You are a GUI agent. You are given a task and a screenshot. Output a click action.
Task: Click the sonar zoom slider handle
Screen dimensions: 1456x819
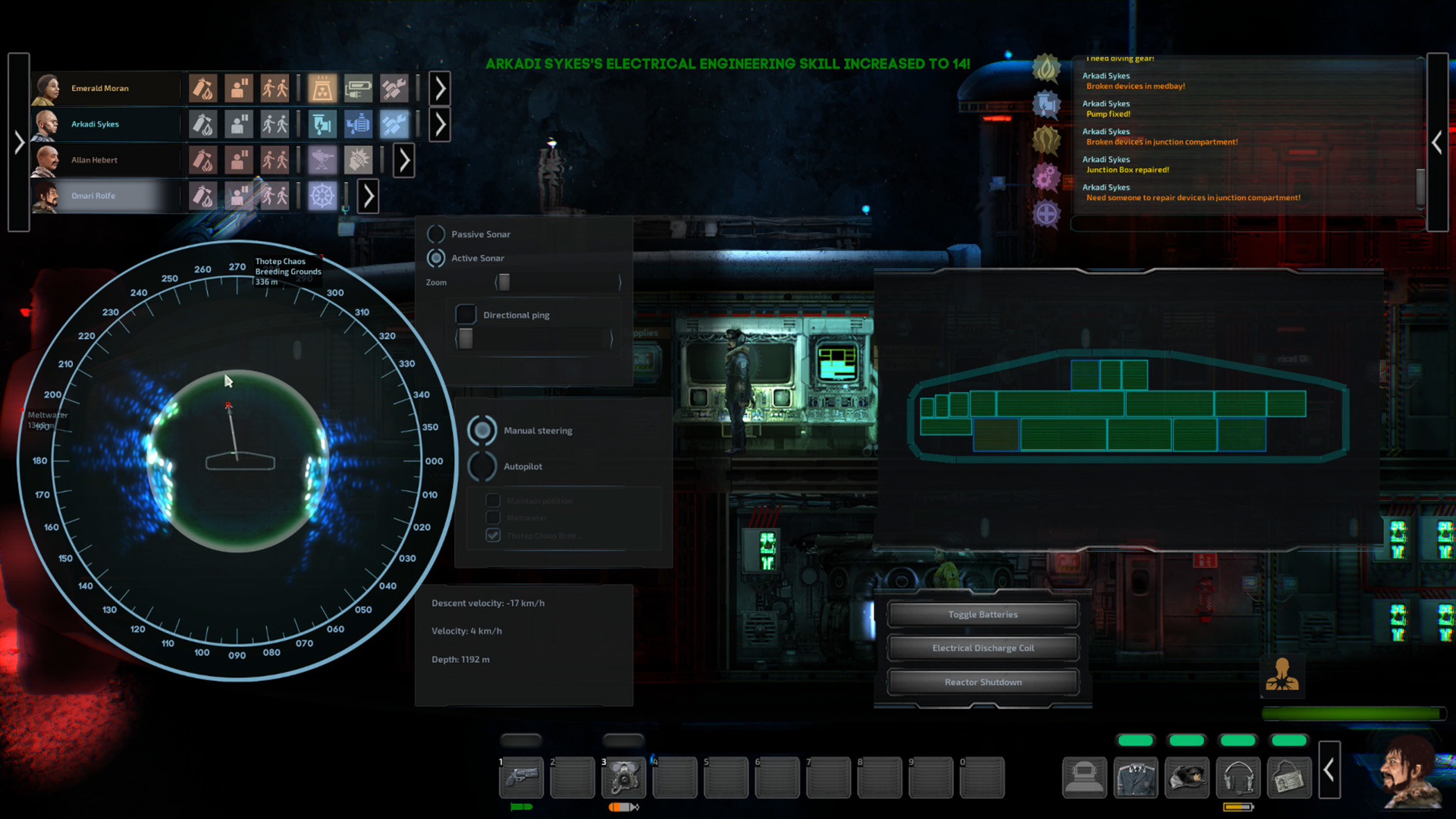[504, 282]
